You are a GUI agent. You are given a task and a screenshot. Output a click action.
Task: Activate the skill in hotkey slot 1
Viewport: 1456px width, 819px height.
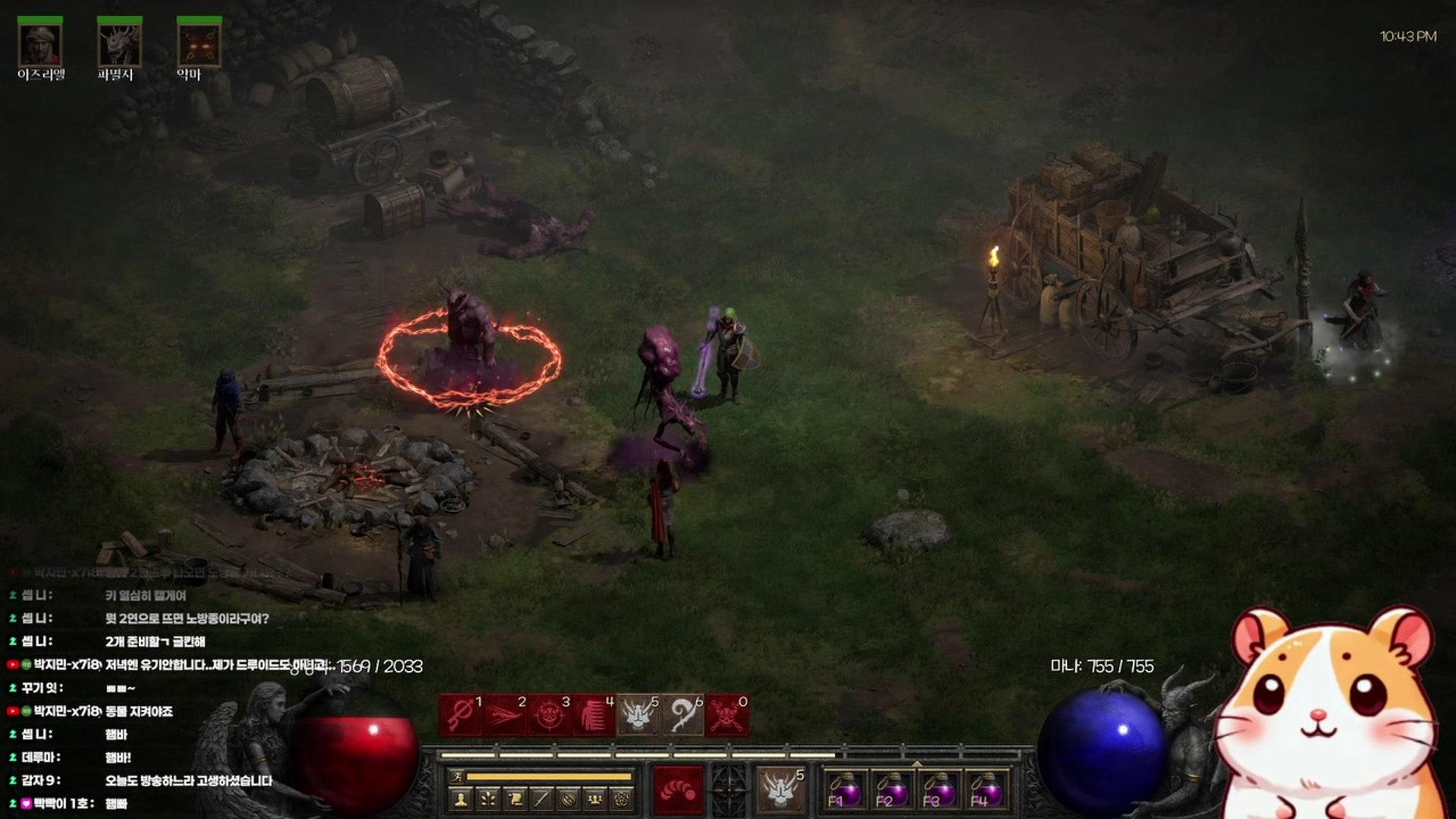(460, 715)
